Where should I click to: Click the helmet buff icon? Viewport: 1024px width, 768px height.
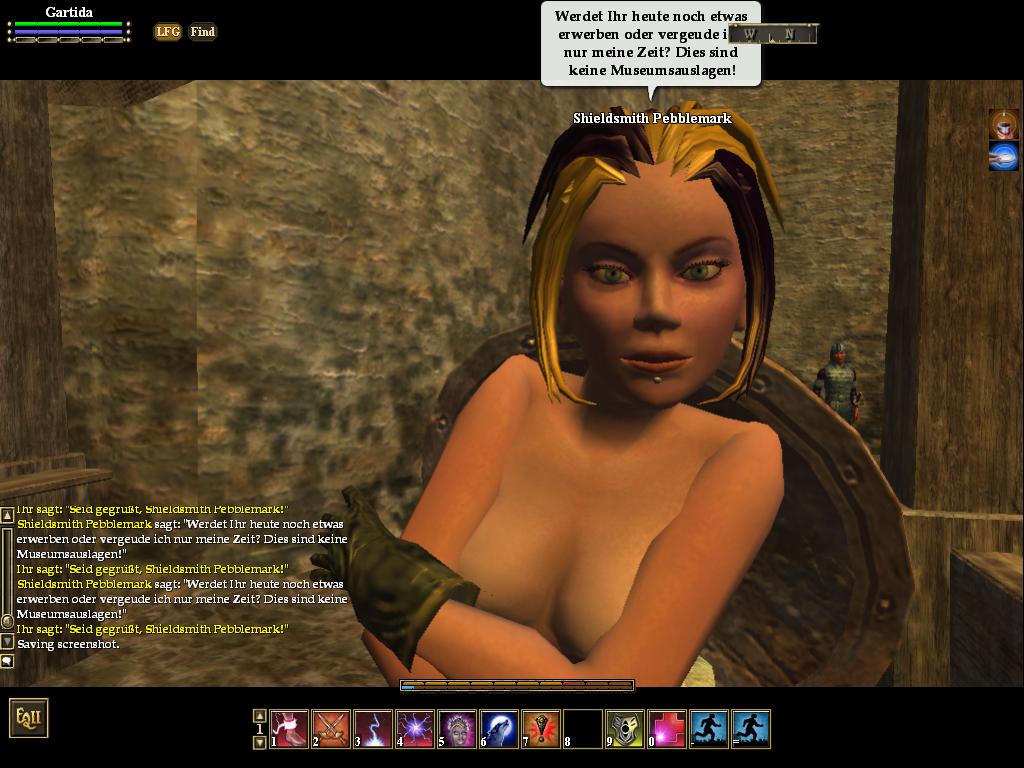click(x=1003, y=124)
